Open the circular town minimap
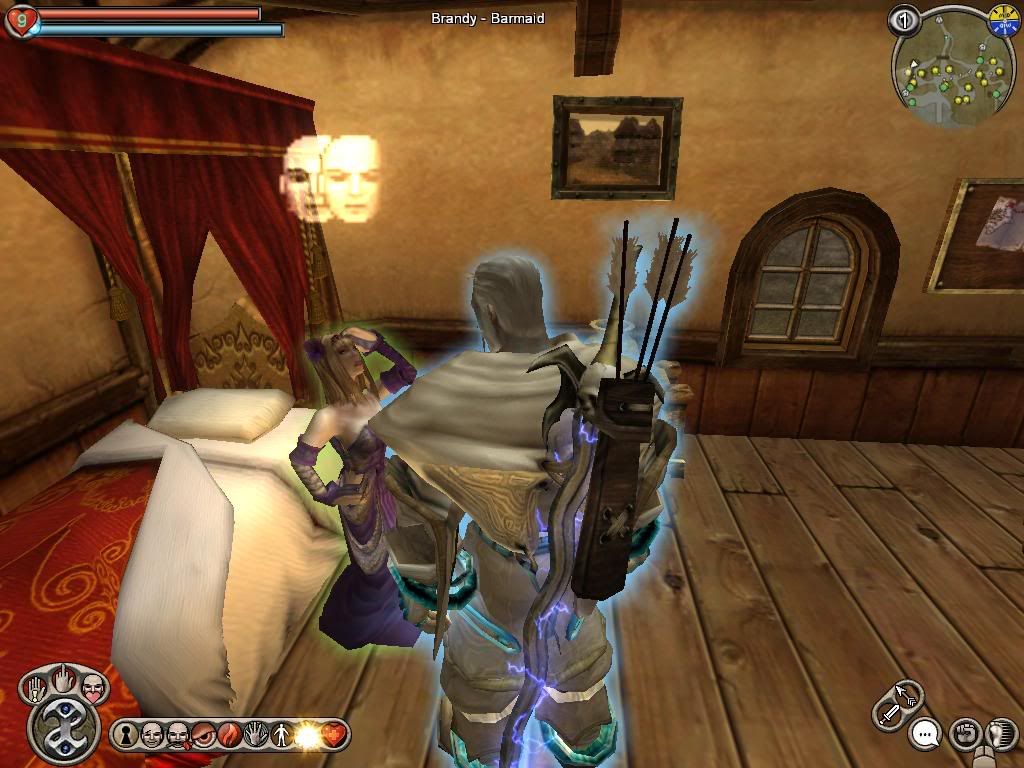The height and width of the screenshot is (768, 1024). (945, 69)
